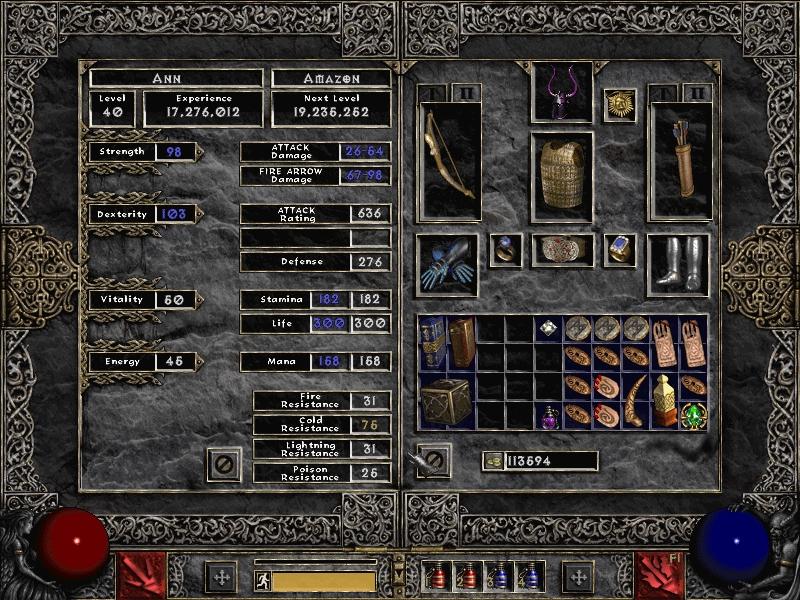Pick the blue gloves slot
Screen dimensions: 800x600
pyautogui.click(x=447, y=264)
